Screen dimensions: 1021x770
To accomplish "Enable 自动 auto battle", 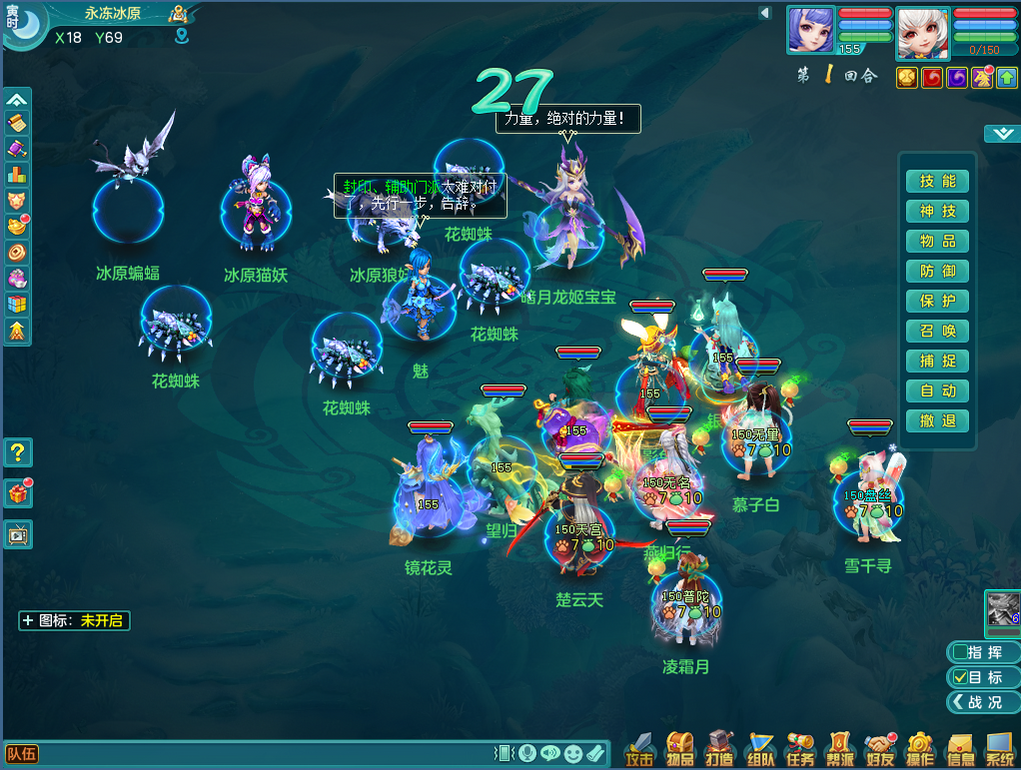I will pos(938,391).
